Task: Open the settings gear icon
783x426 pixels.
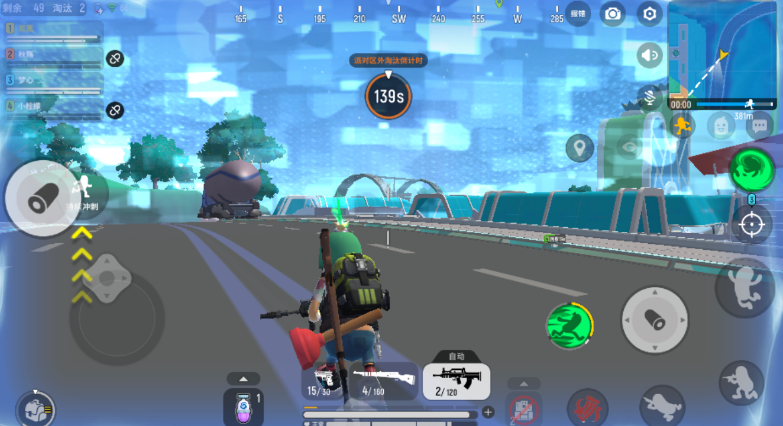Action: 649,14
